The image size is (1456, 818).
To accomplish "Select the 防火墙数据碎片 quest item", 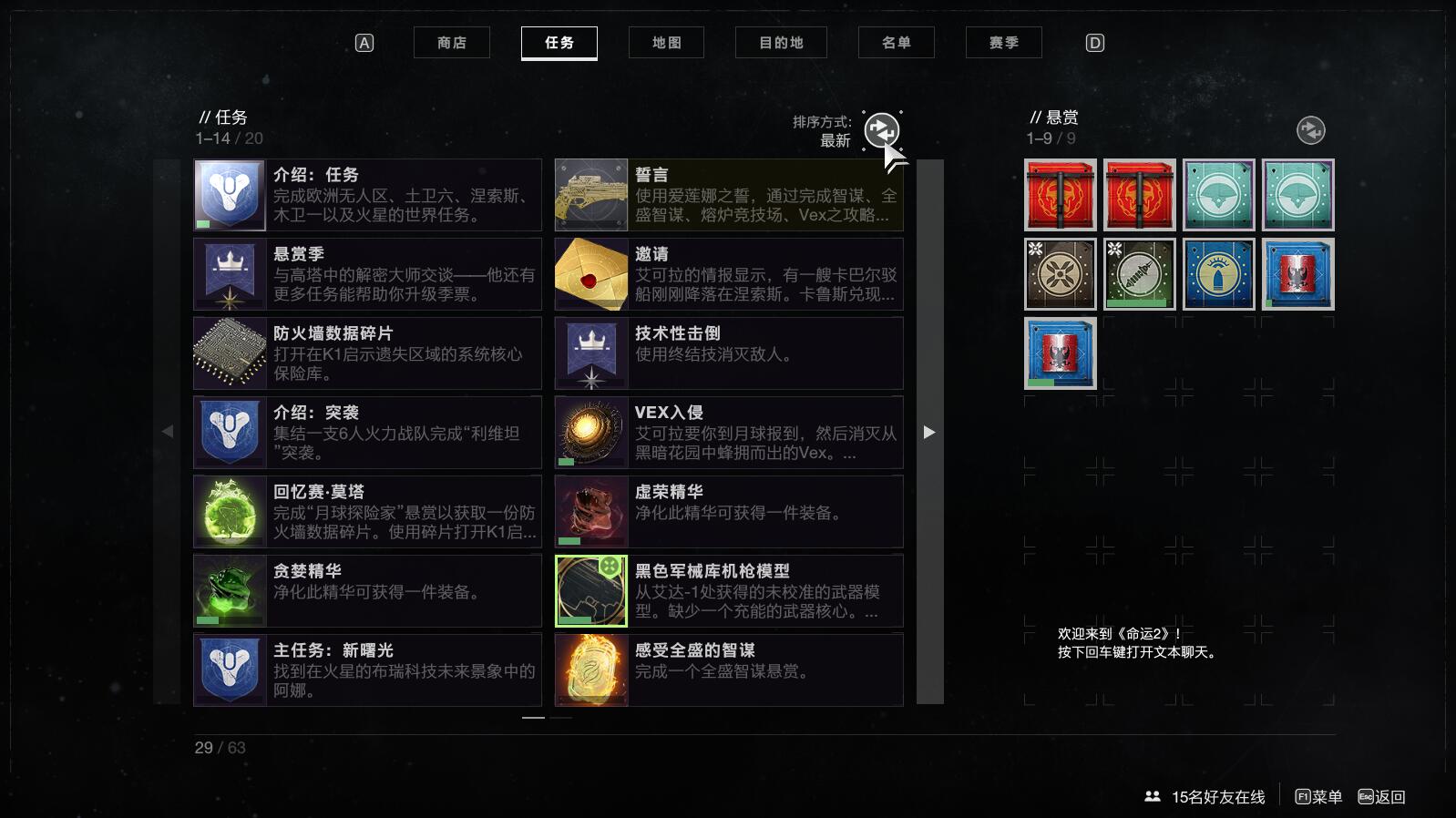I will tap(367, 353).
